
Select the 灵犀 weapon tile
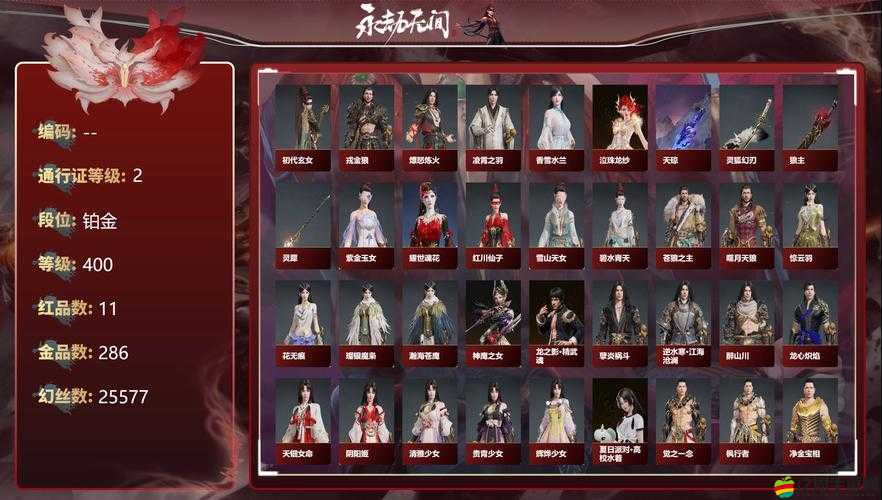pyautogui.click(x=303, y=222)
